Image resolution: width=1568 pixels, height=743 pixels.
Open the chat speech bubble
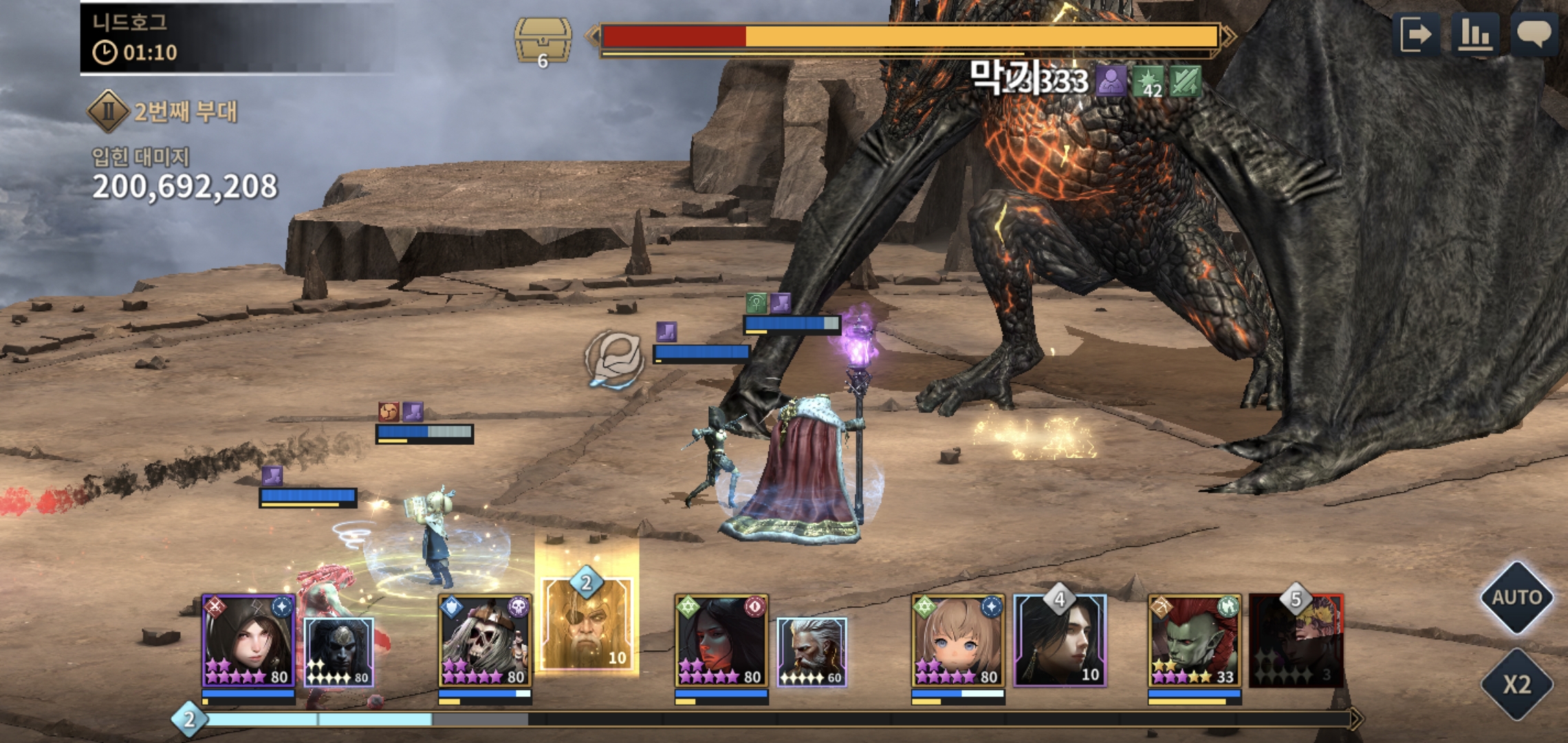pos(1534,34)
